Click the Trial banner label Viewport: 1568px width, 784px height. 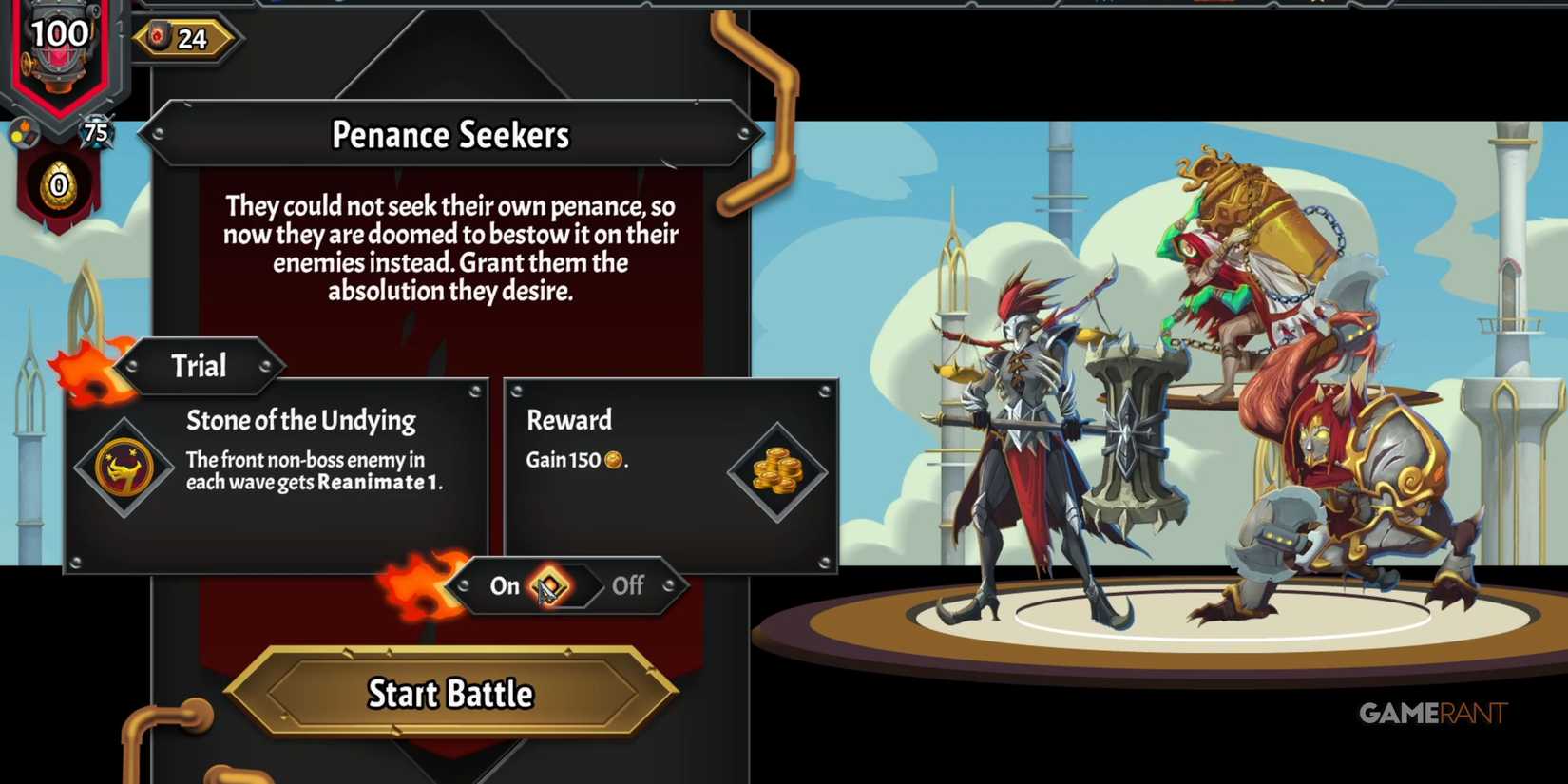(199, 365)
